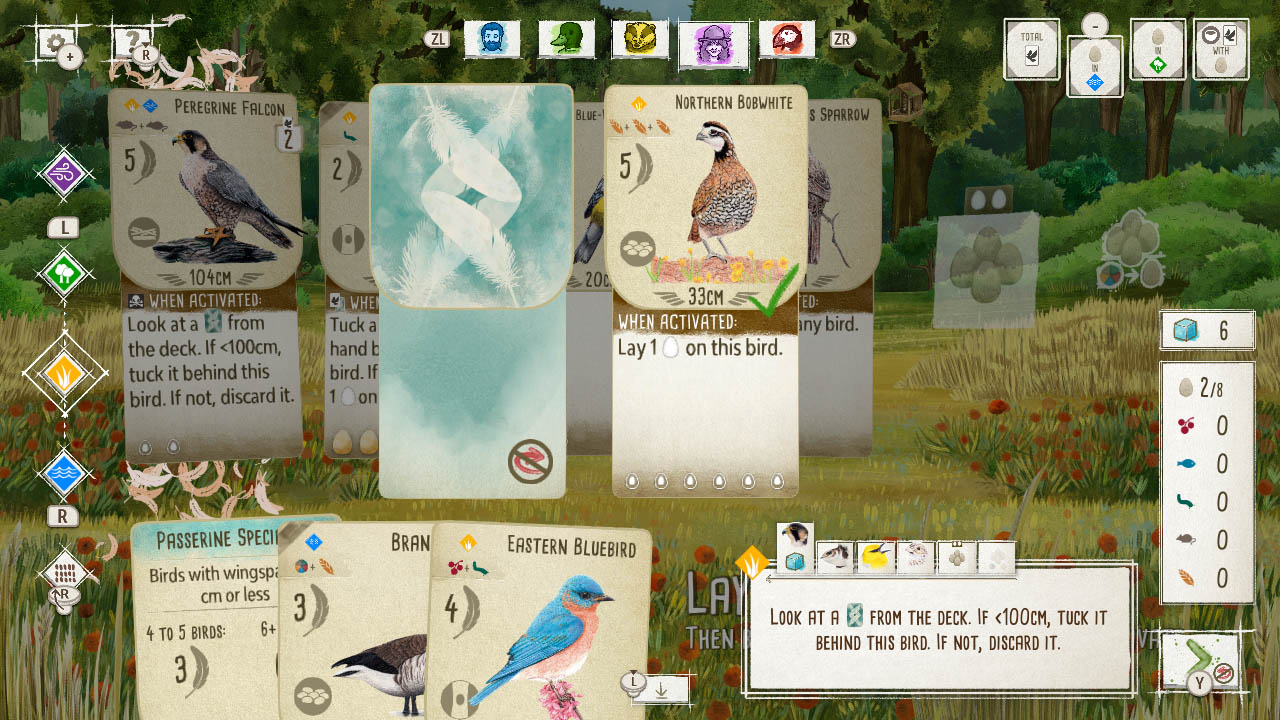The image size is (1280, 720).
Task: Switch to the green player's avatar tab
Action: pyautogui.click(x=567, y=40)
